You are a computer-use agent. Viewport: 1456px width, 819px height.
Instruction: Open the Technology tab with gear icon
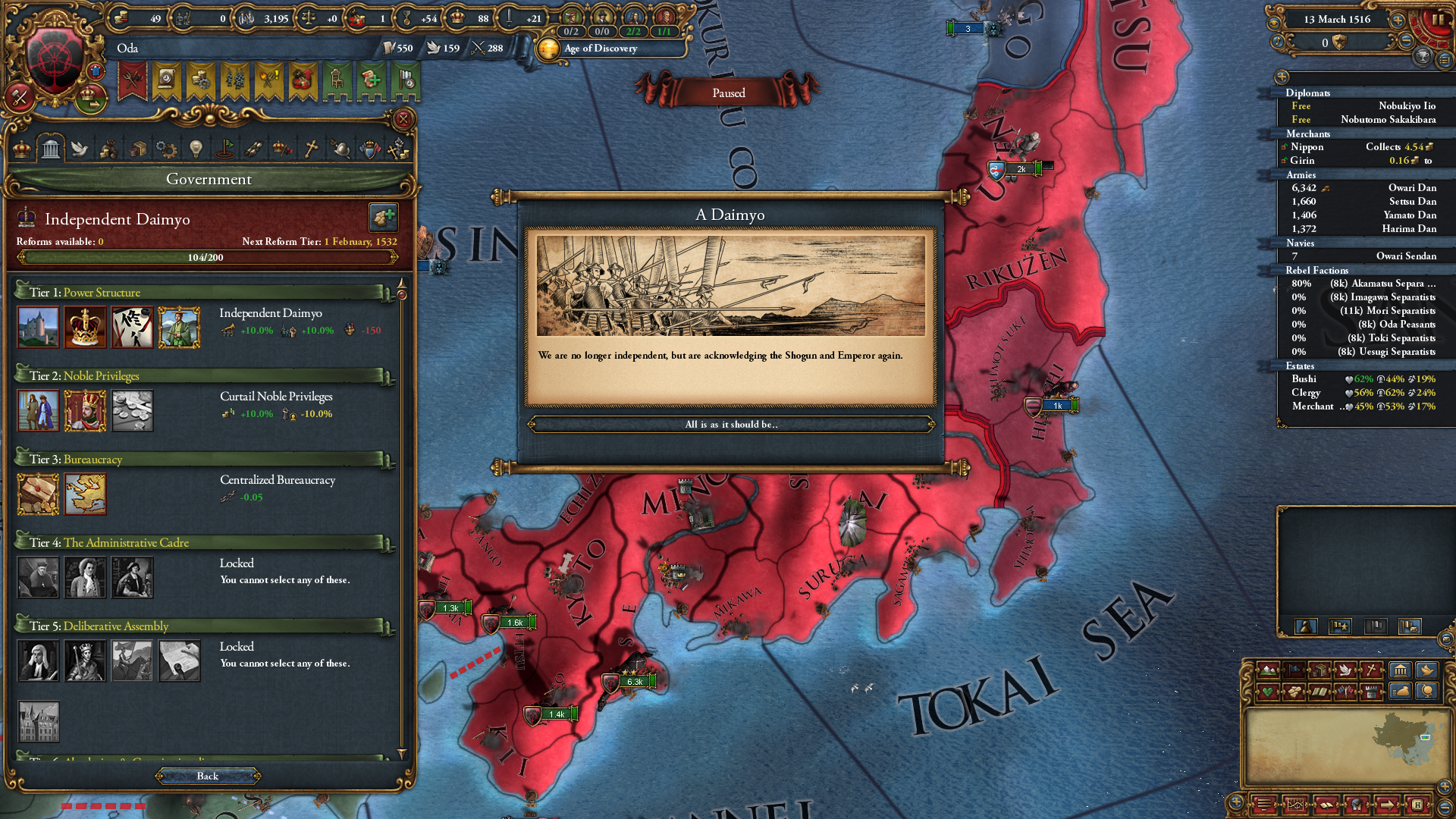click(165, 148)
